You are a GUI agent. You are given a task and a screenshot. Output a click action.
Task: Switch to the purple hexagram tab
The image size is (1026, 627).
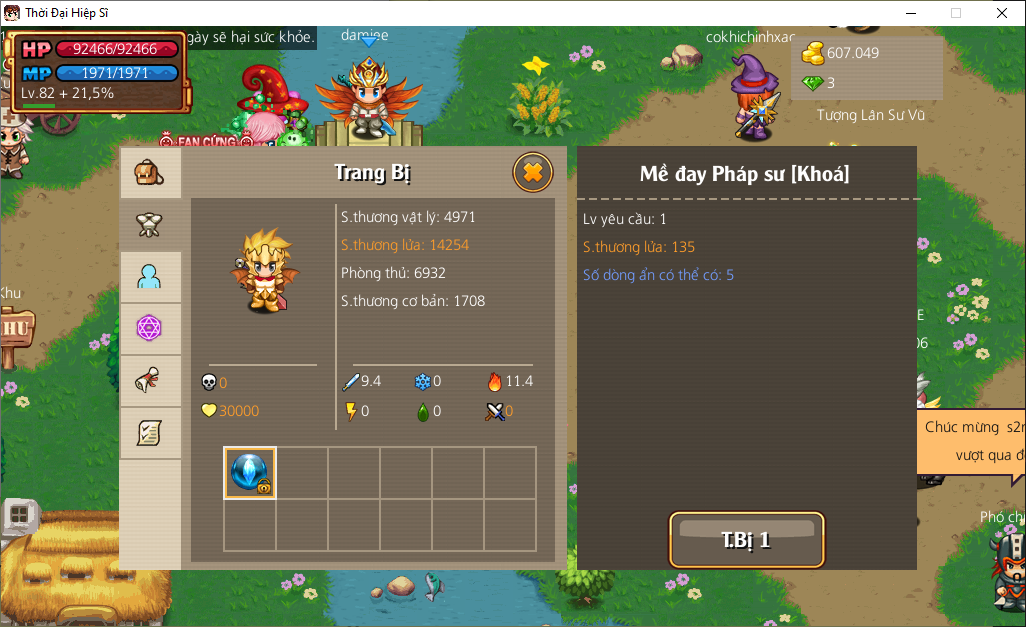point(150,328)
